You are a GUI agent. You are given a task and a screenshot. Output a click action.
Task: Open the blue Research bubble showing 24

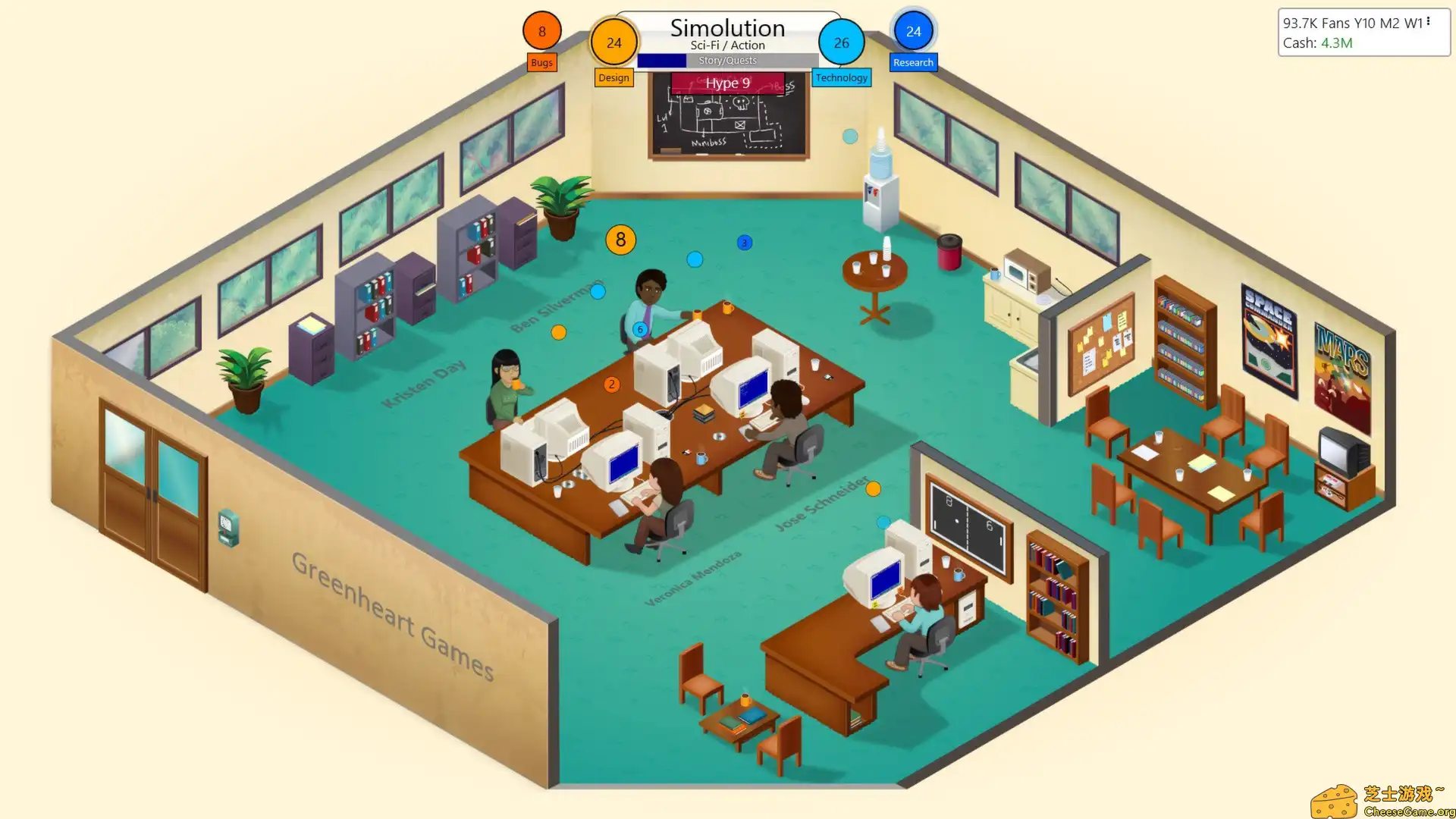[x=913, y=31]
